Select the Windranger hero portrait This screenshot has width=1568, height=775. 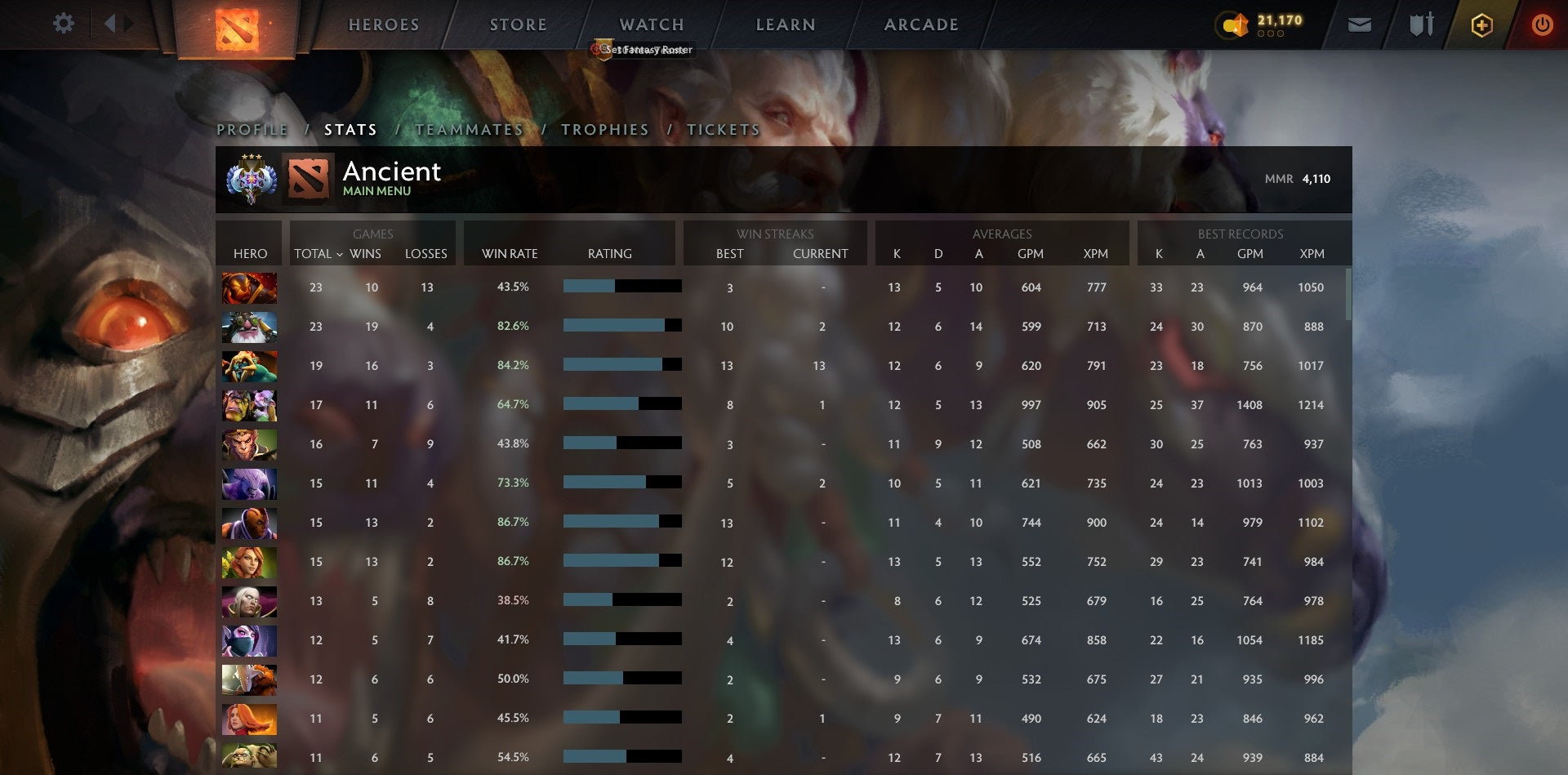point(249,562)
